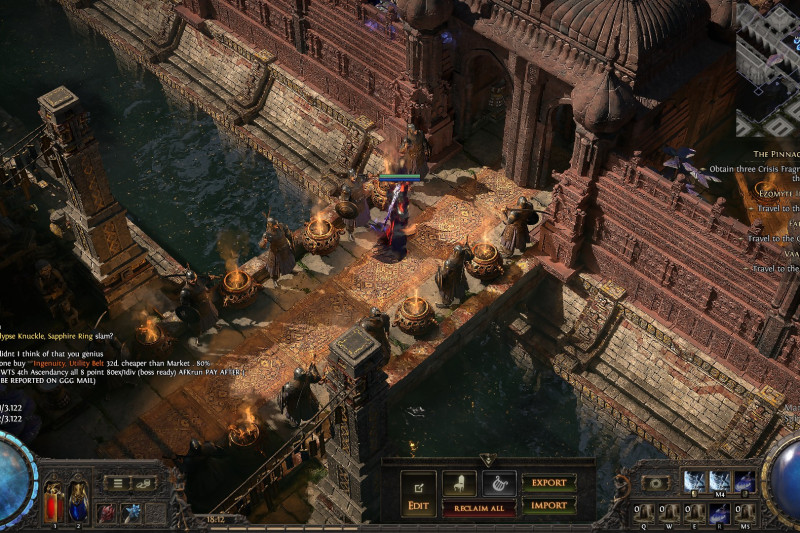Click the blue spiked crystal icon
The image size is (800, 533).
pos(132,512)
